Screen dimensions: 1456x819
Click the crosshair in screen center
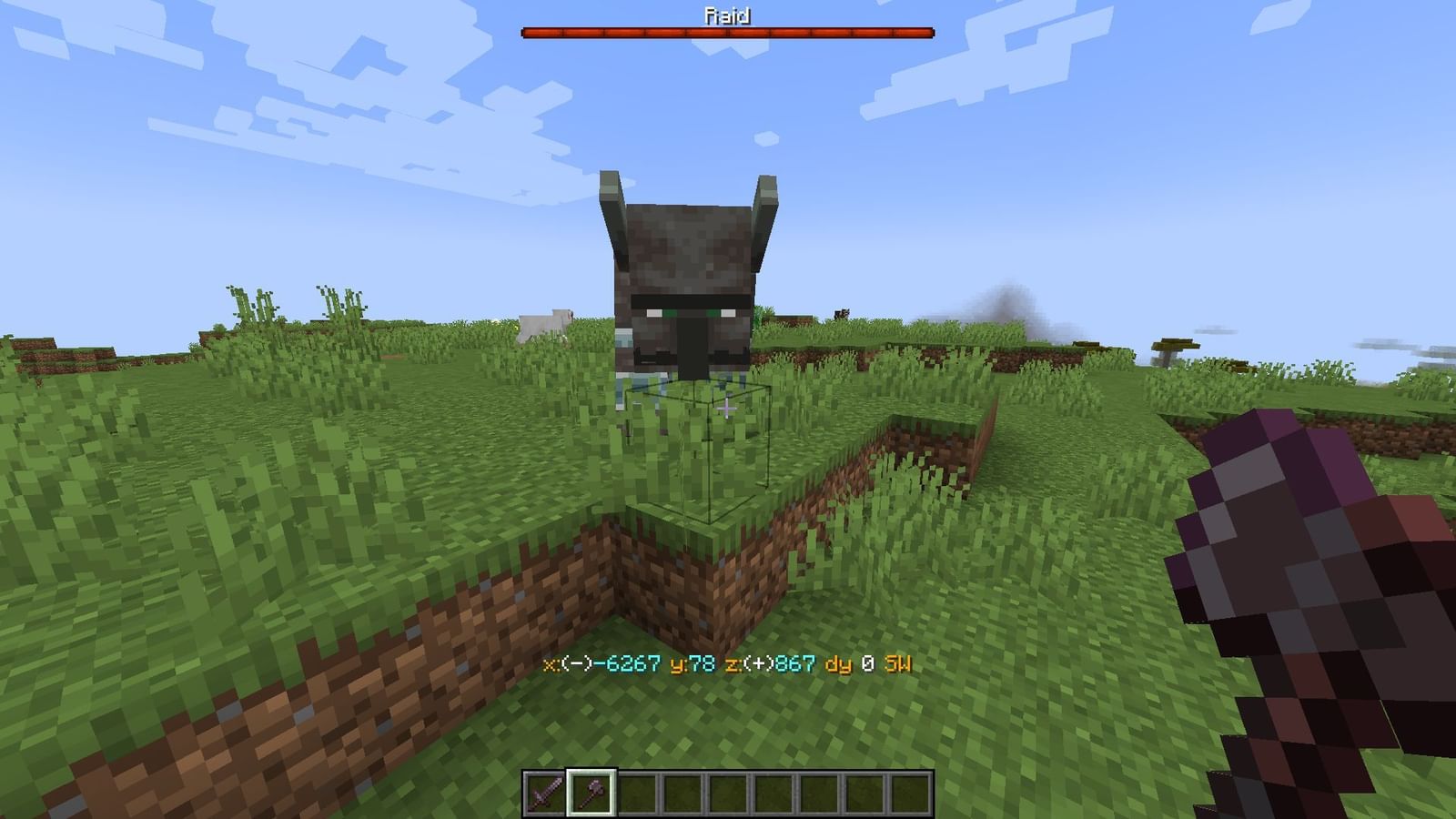728,409
